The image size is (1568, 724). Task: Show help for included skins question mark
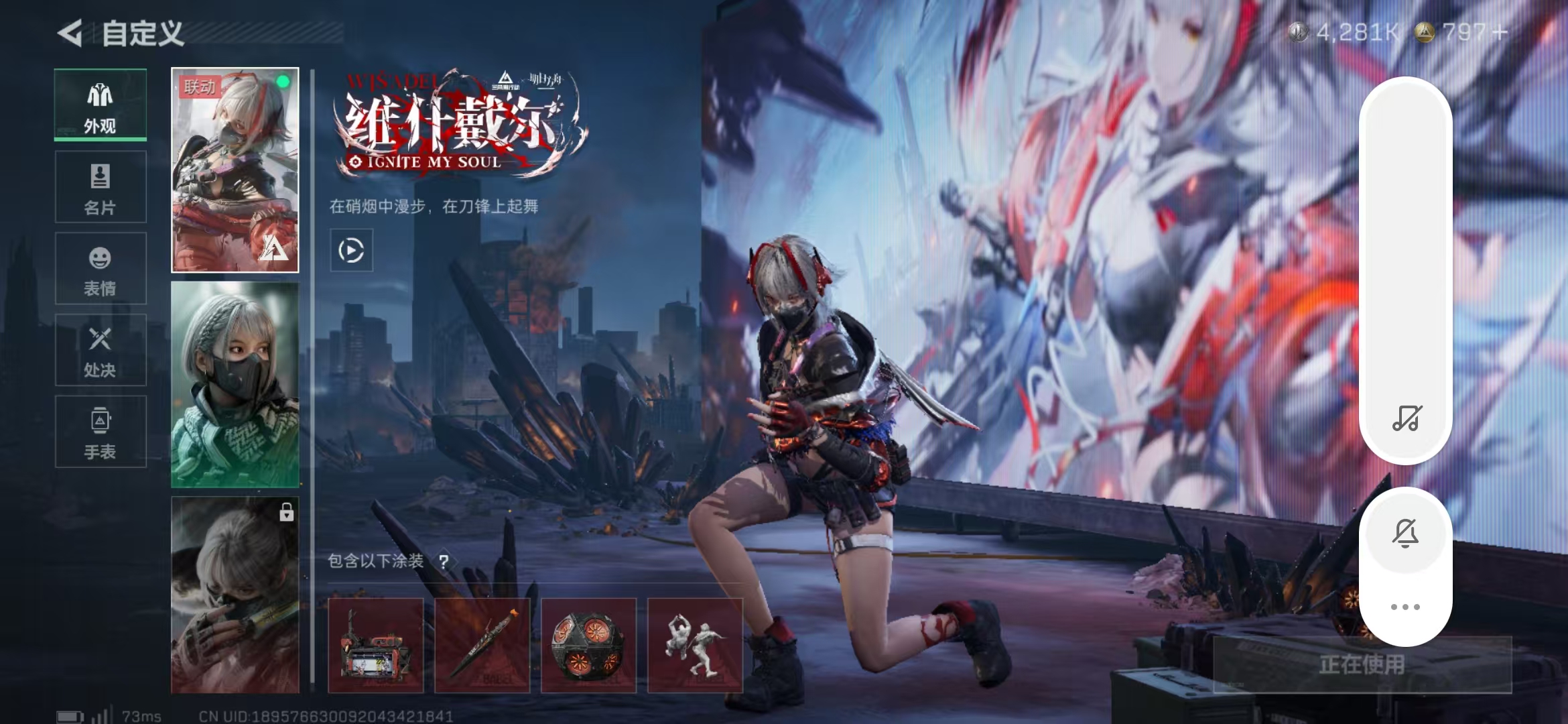point(444,562)
